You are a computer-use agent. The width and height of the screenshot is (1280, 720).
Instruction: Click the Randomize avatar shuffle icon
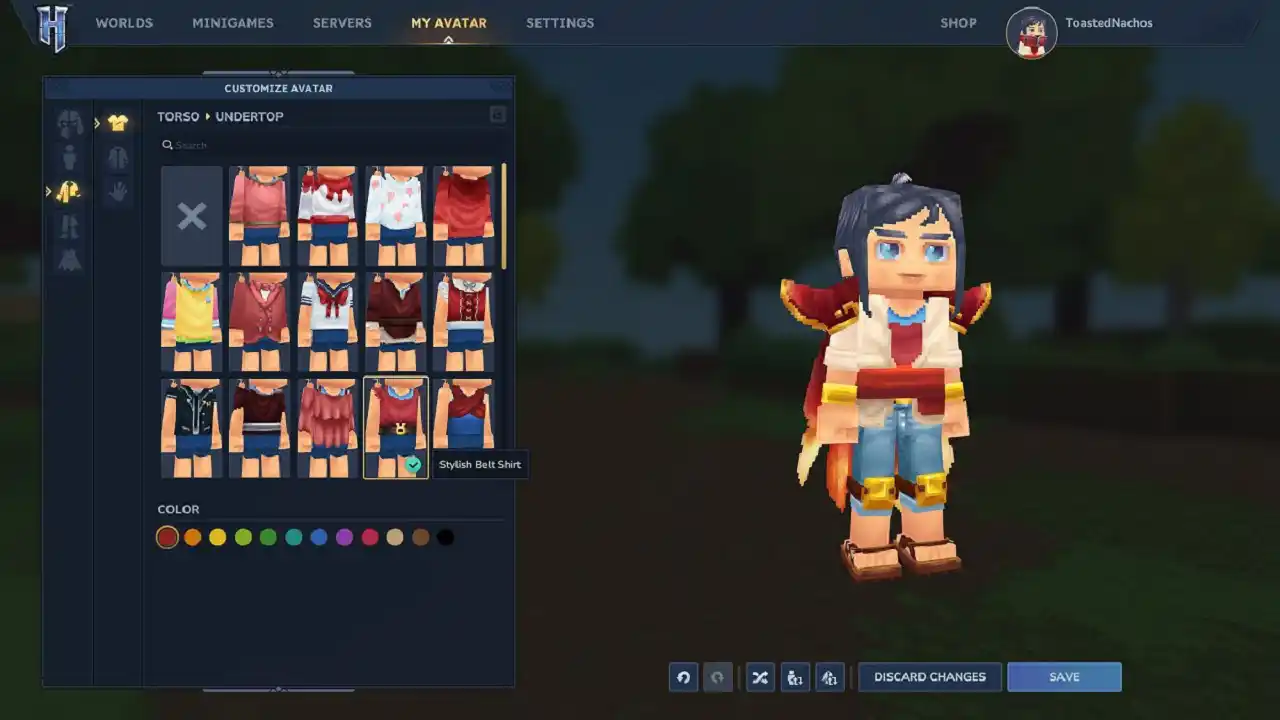tap(760, 677)
